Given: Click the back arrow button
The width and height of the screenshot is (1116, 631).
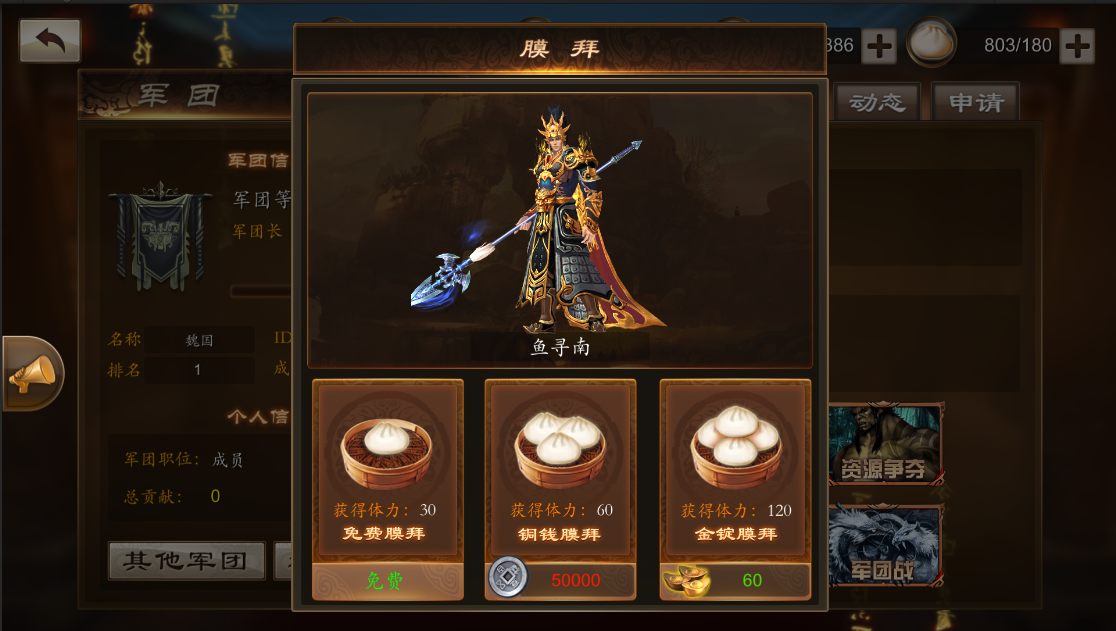Looking at the screenshot, I should coord(50,41).
